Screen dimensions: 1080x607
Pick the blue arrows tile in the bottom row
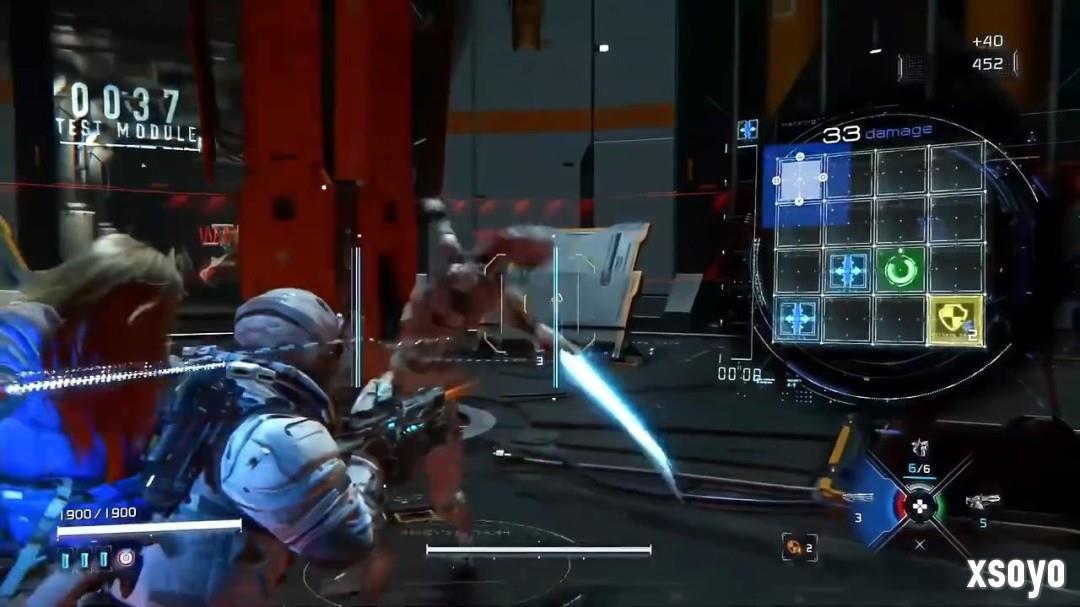799,320
